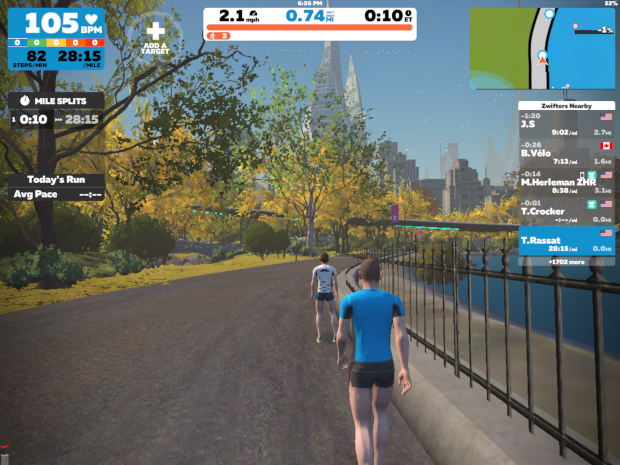620x465 pixels.
Task: Open the Mile Splits panel
Action: (x=55, y=111)
